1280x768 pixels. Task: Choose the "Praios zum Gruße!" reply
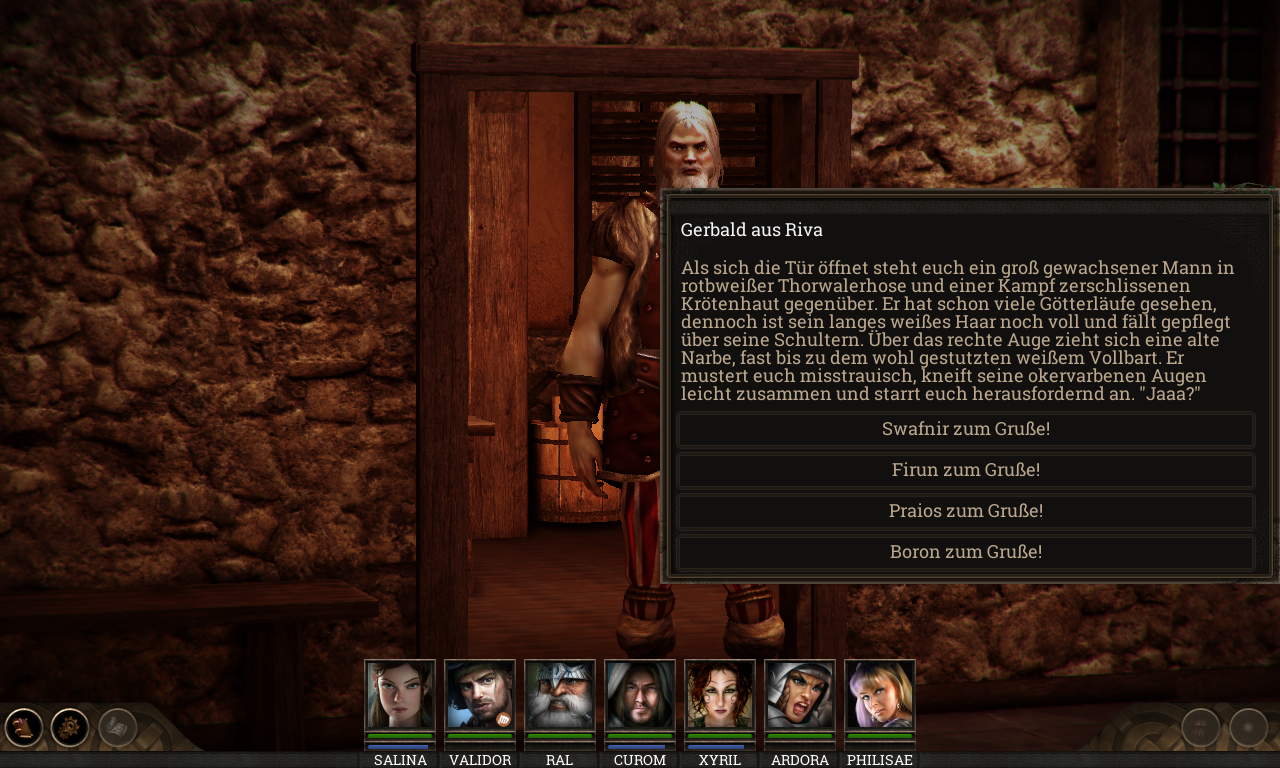(x=966, y=510)
